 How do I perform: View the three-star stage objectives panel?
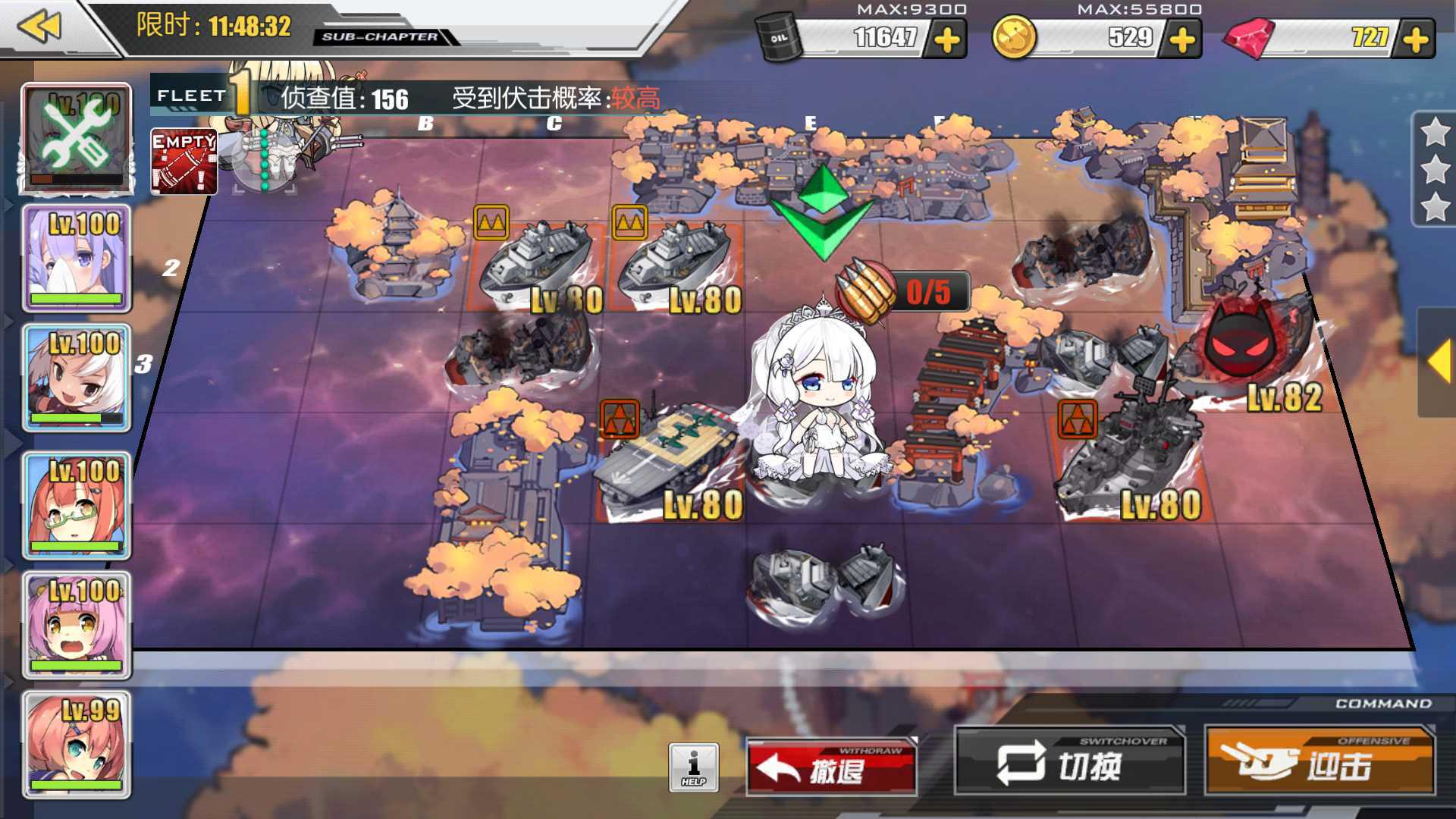click(x=1433, y=169)
